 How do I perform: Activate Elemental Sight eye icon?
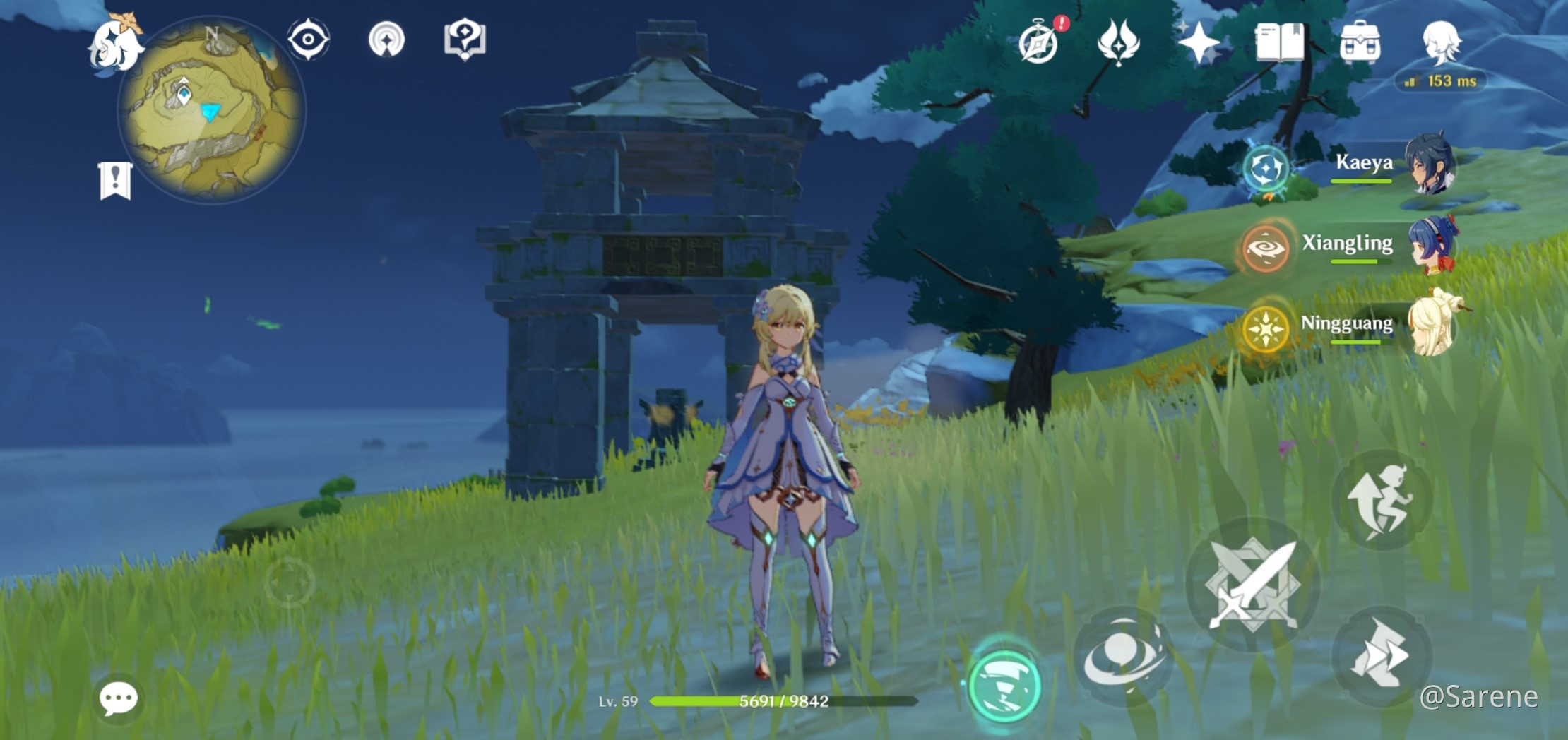pos(309,40)
